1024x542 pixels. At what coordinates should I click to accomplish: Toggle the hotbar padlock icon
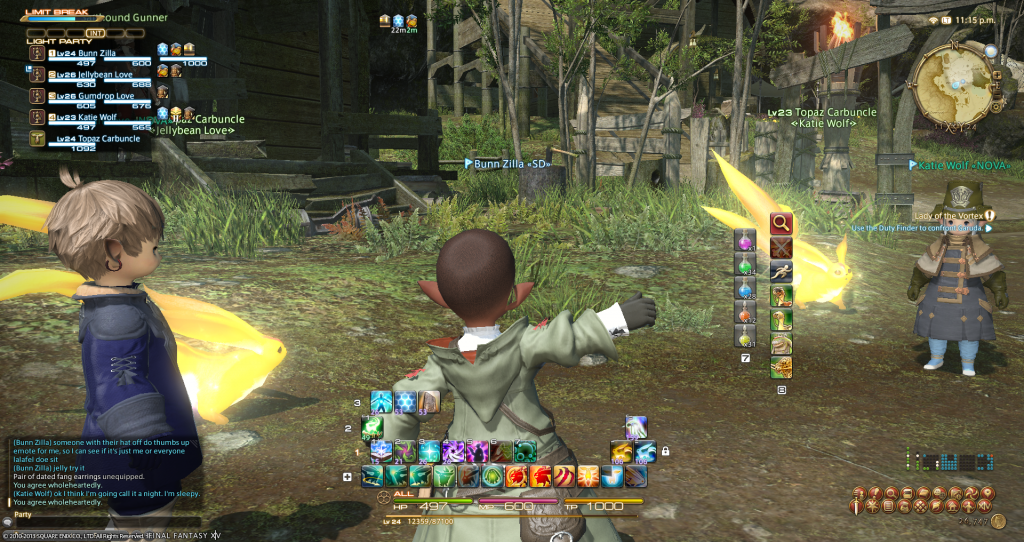[665, 451]
